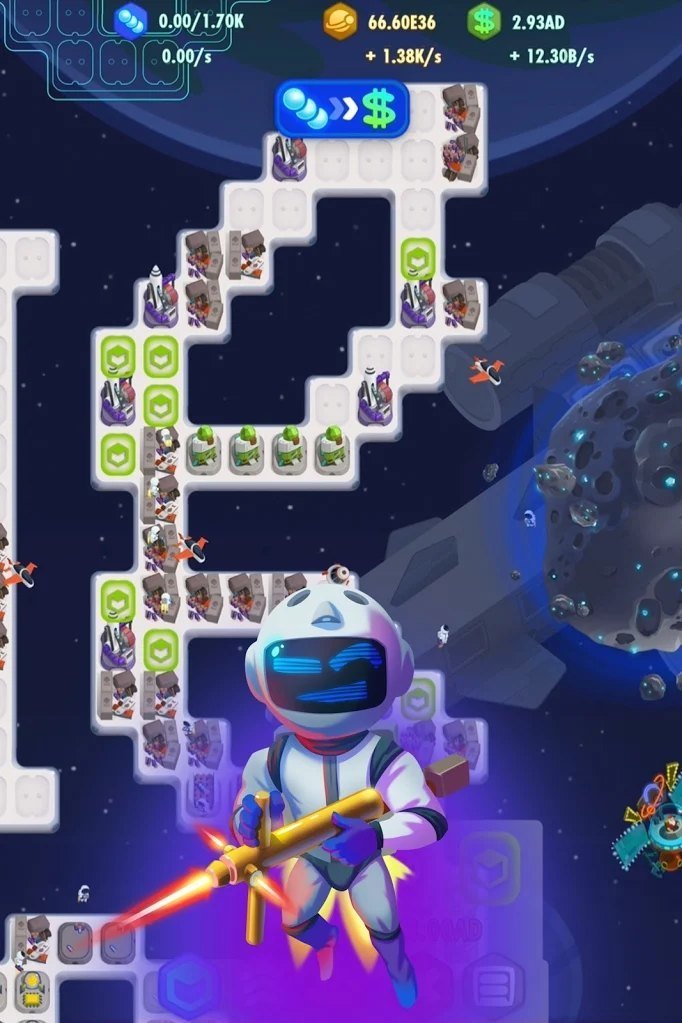Open the blue hexagon cube menu
This screenshot has height=1023, width=682.
pos(187,983)
